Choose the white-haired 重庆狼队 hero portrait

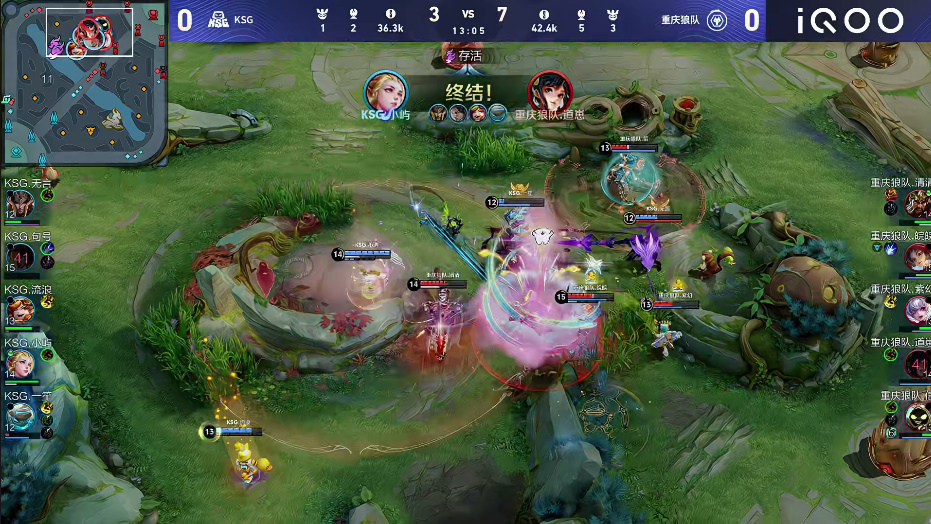click(x=917, y=311)
